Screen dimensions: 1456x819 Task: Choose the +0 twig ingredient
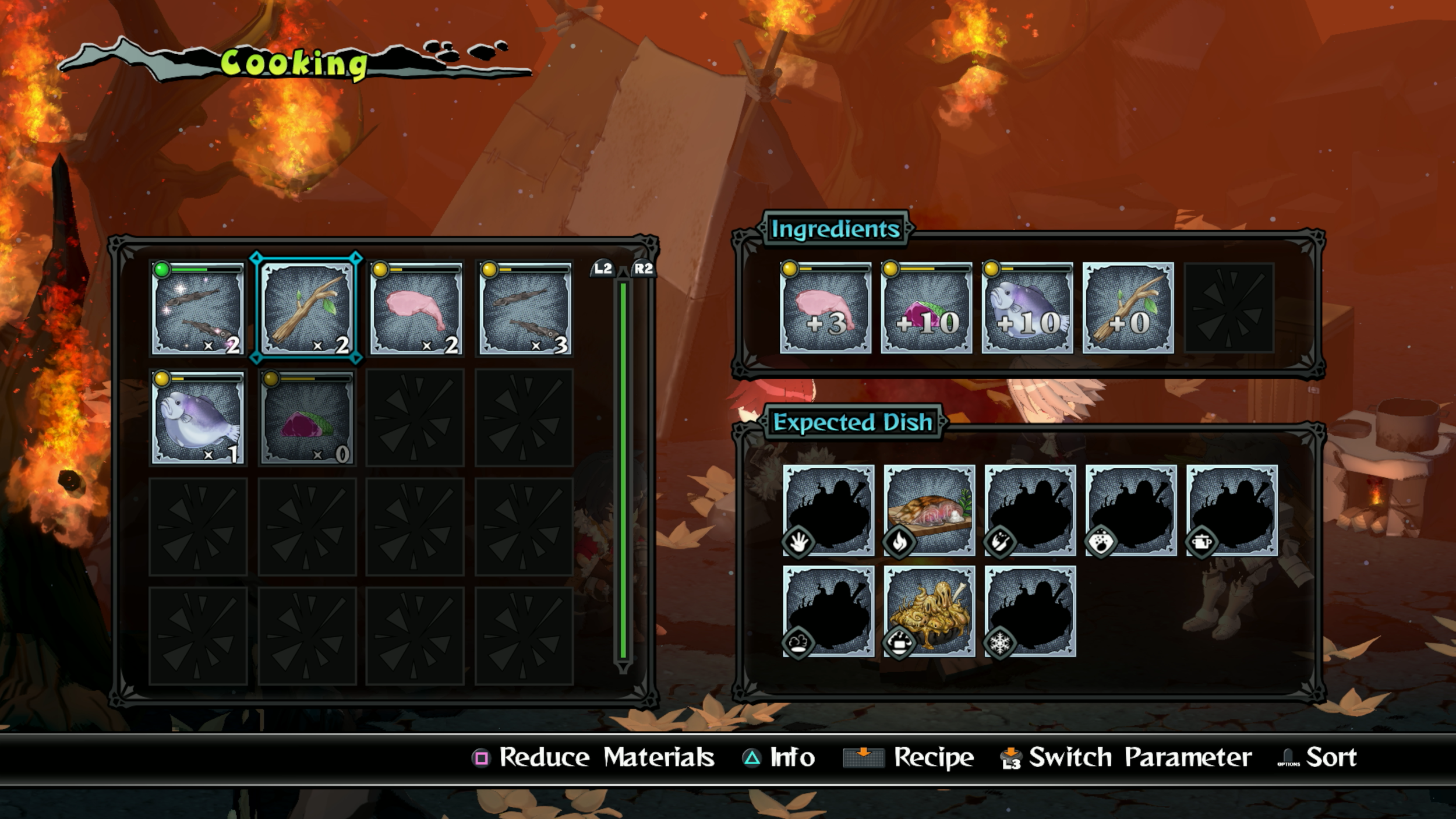[1128, 308]
